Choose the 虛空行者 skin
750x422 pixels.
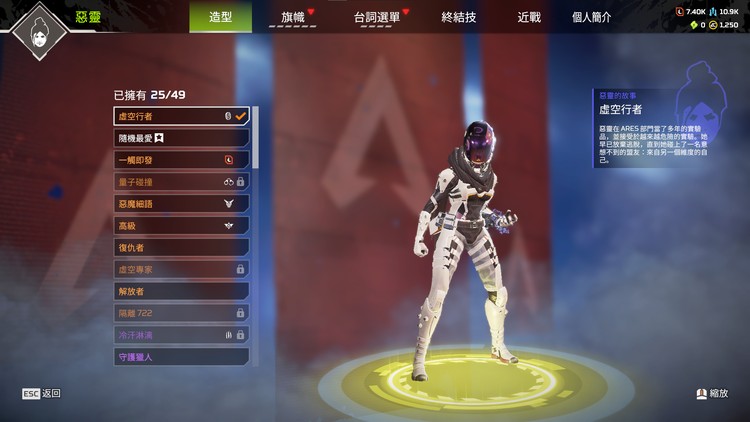tap(181, 116)
